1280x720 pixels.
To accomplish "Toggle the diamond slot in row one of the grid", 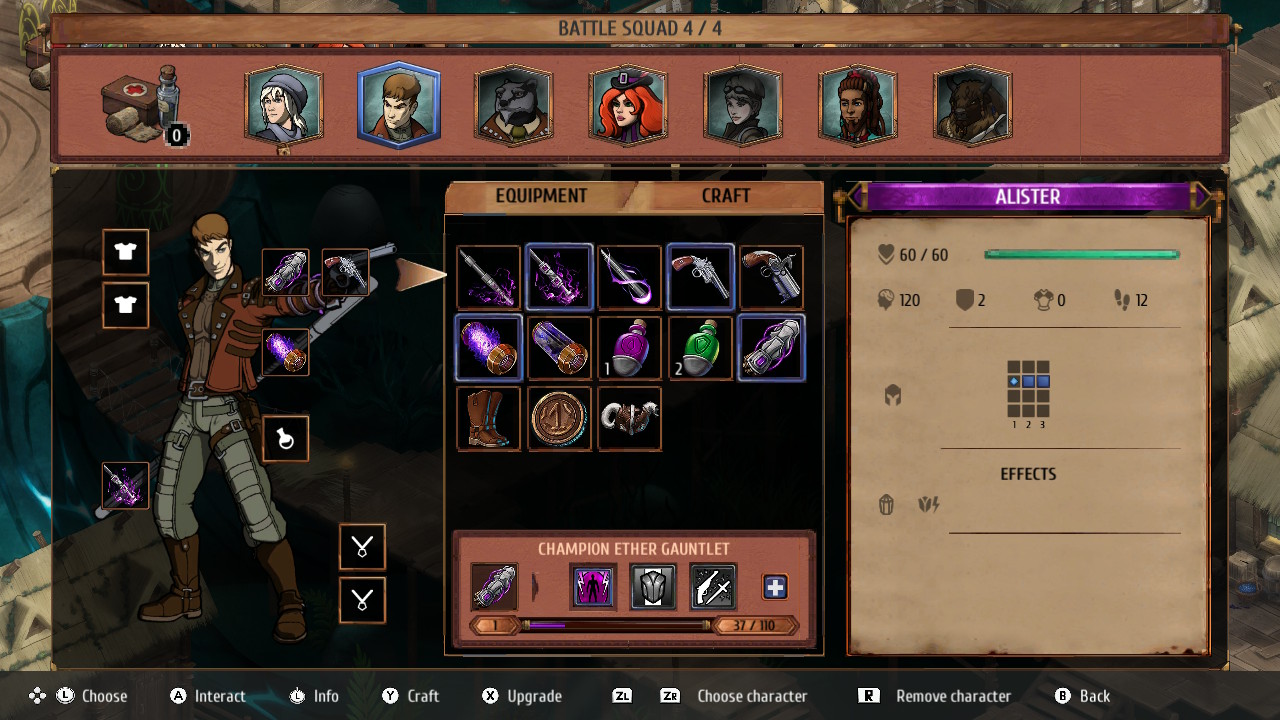I will [x=1014, y=381].
